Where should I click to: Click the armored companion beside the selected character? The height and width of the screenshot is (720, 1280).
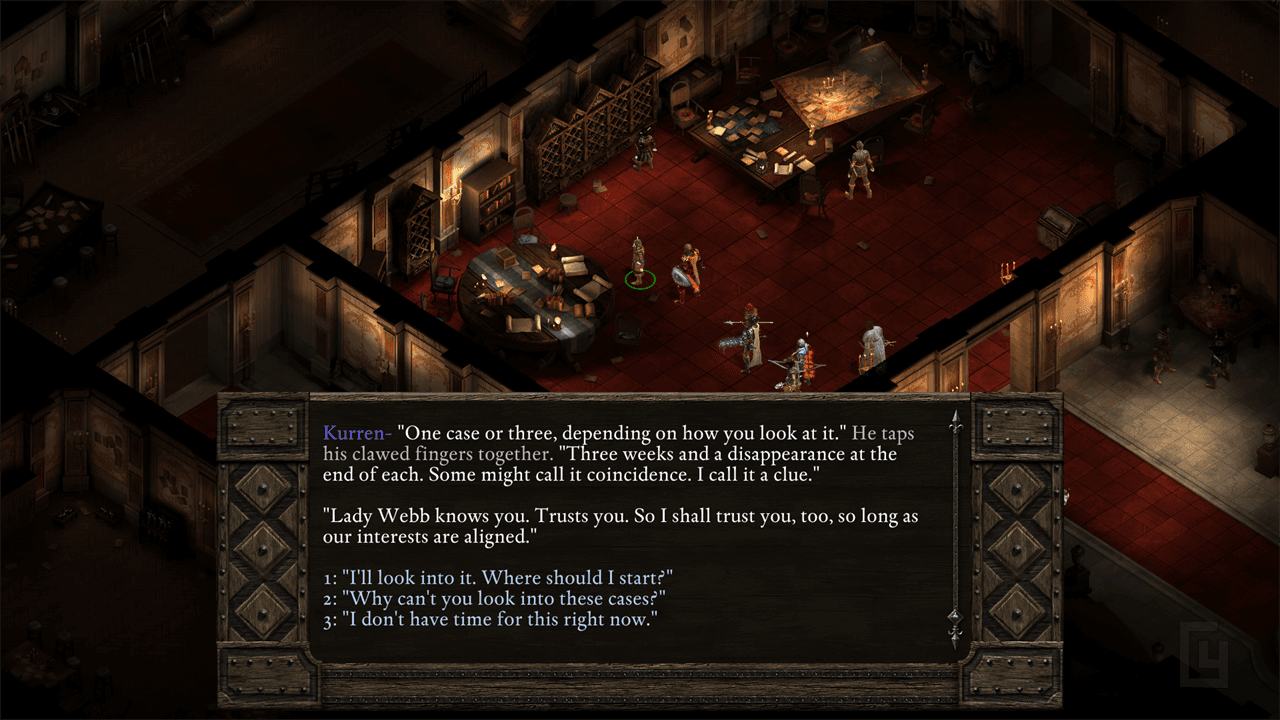[x=688, y=268]
